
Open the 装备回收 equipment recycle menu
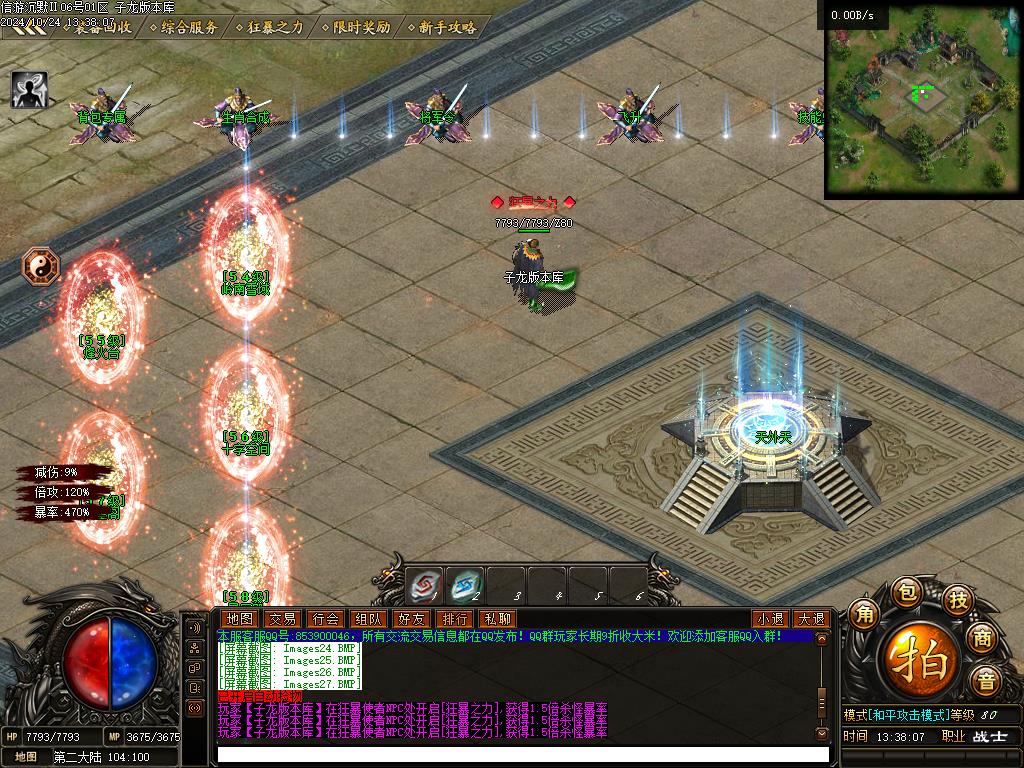[x=102, y=27]
